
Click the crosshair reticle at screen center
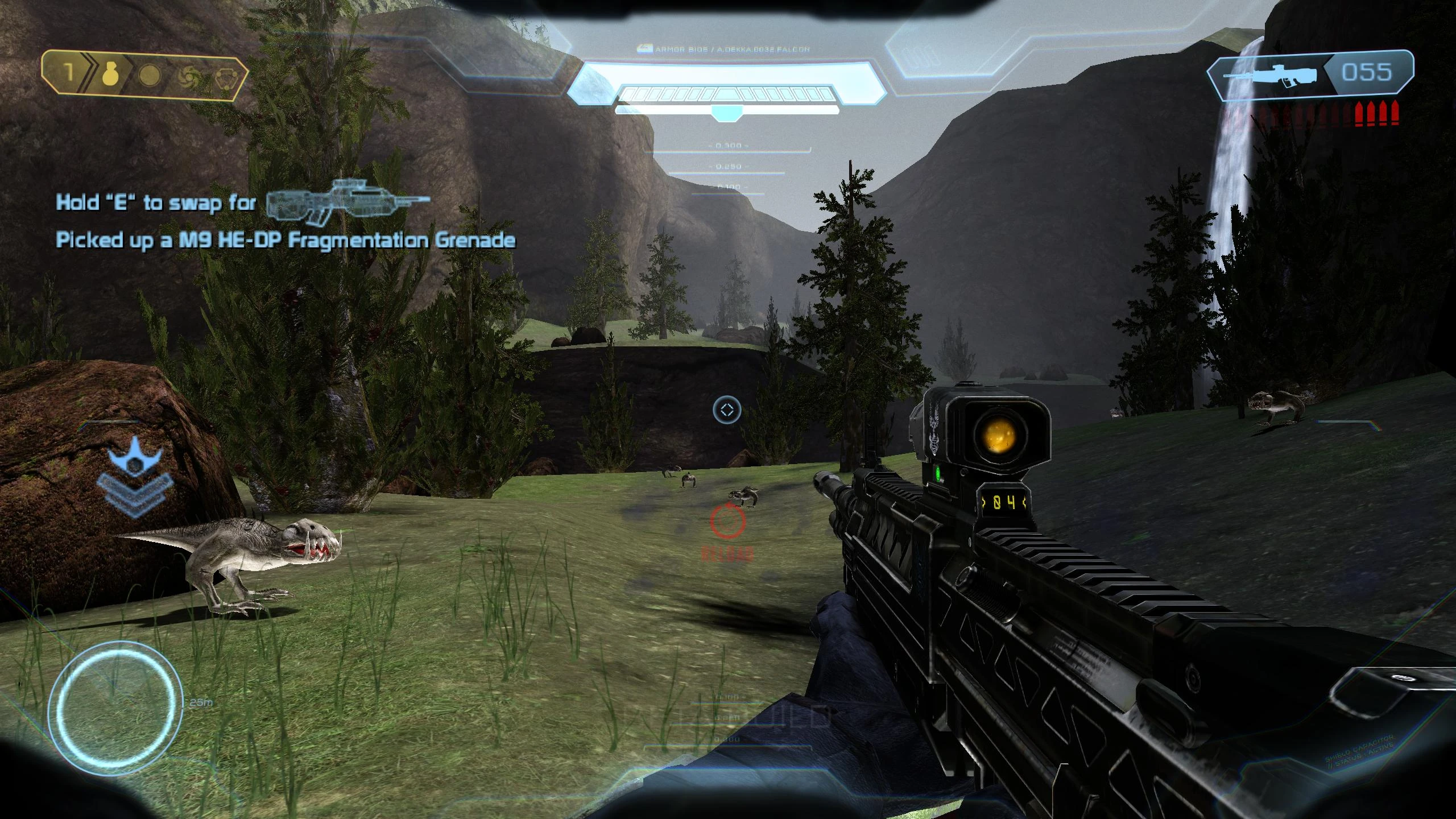[x=727, y=408]
